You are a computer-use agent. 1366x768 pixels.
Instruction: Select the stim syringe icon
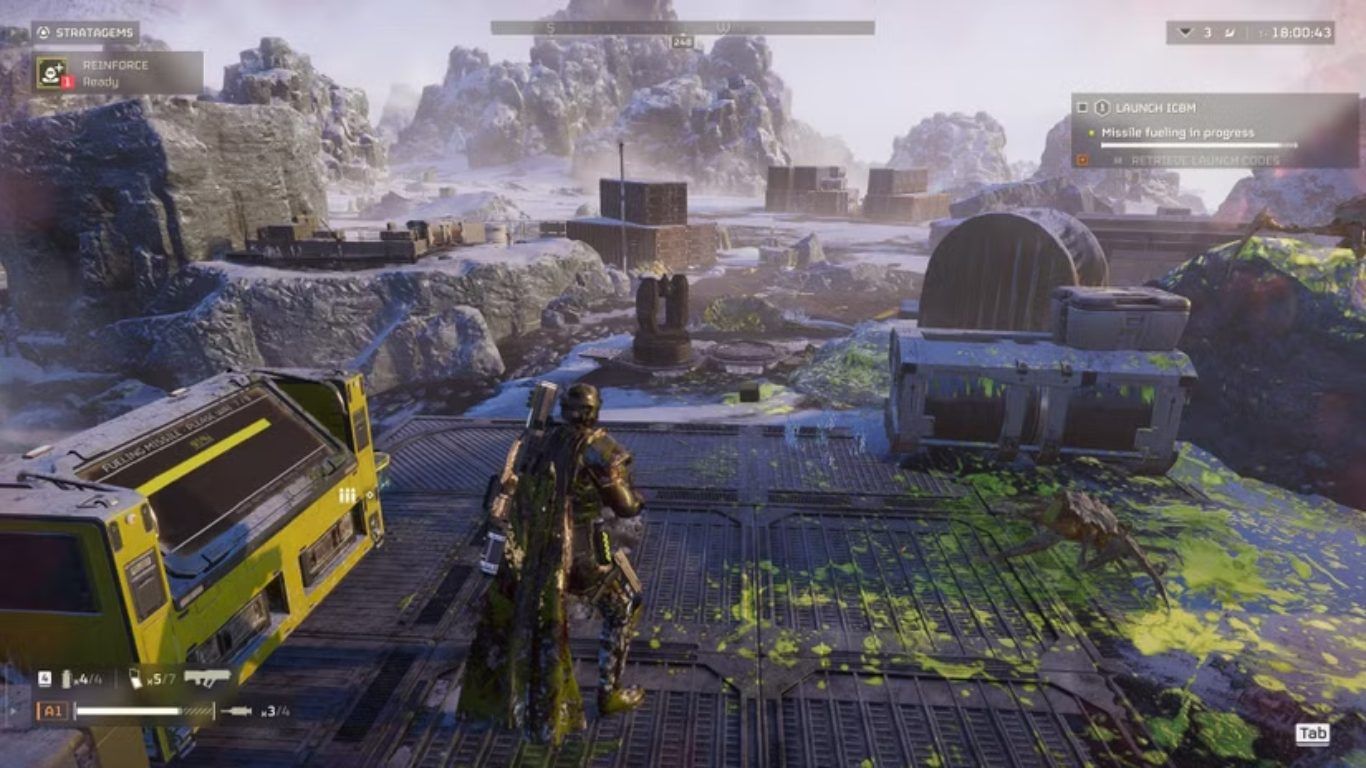coord(237,711)
